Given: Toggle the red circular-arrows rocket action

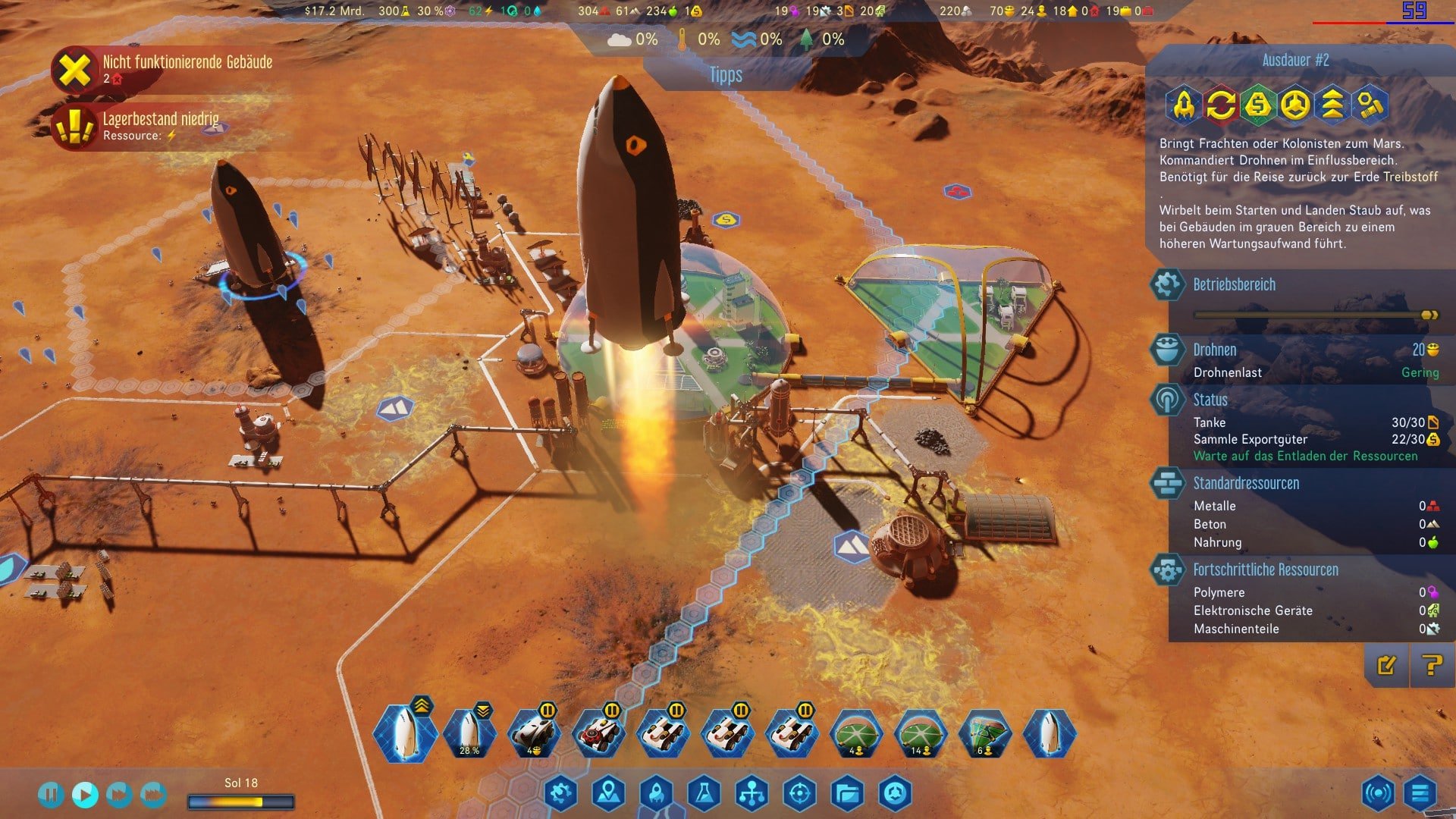Looking at the screenshot, I should coord(1221,105).
